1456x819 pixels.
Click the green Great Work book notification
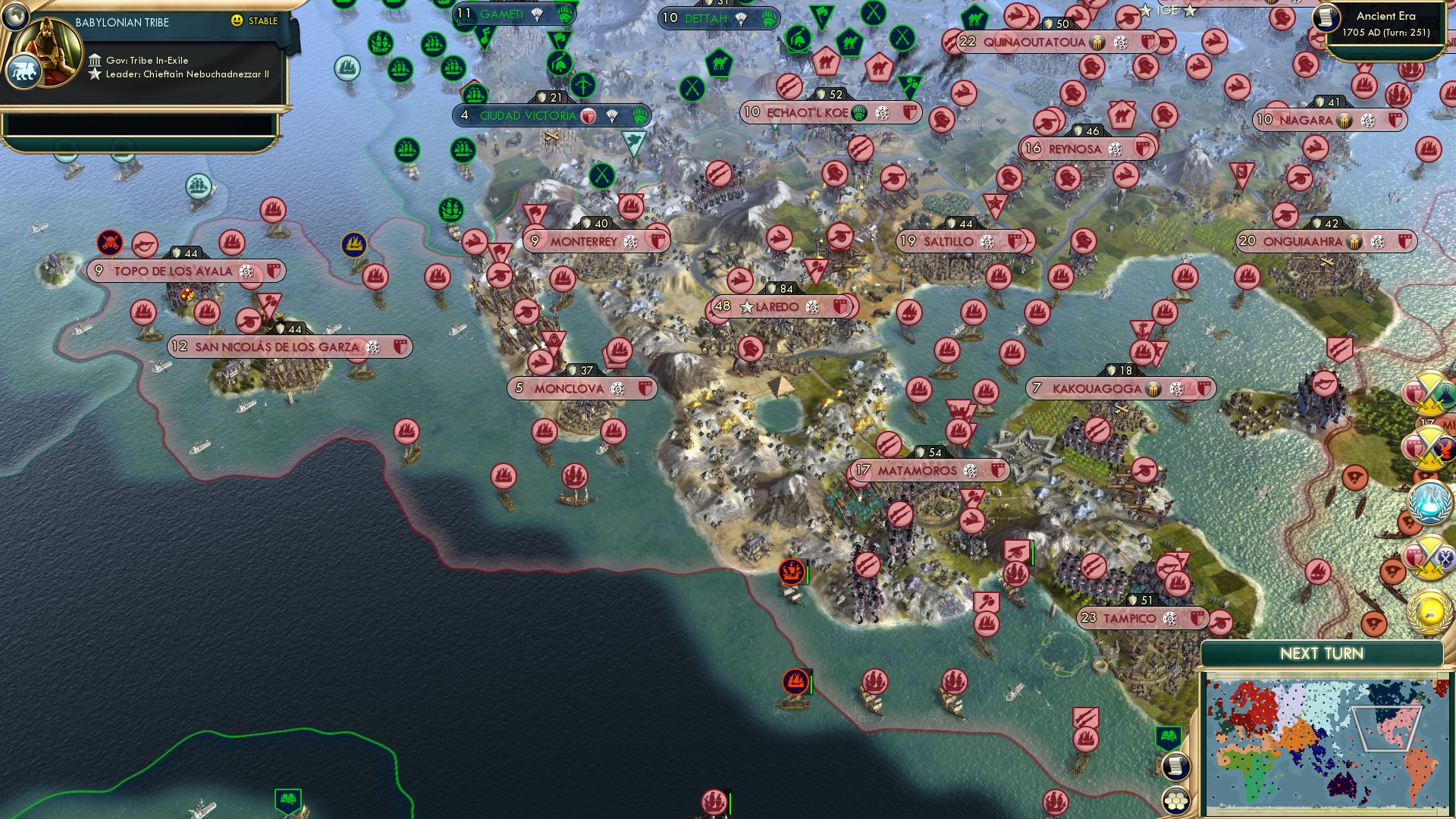pos(1168,736)
